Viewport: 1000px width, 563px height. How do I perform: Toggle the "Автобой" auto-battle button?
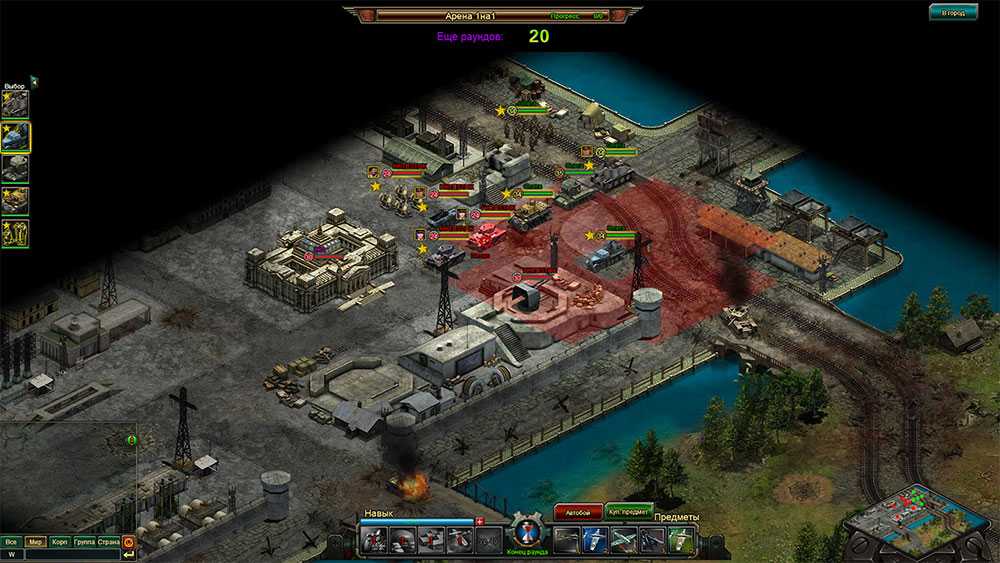click(x=577, y=511)
